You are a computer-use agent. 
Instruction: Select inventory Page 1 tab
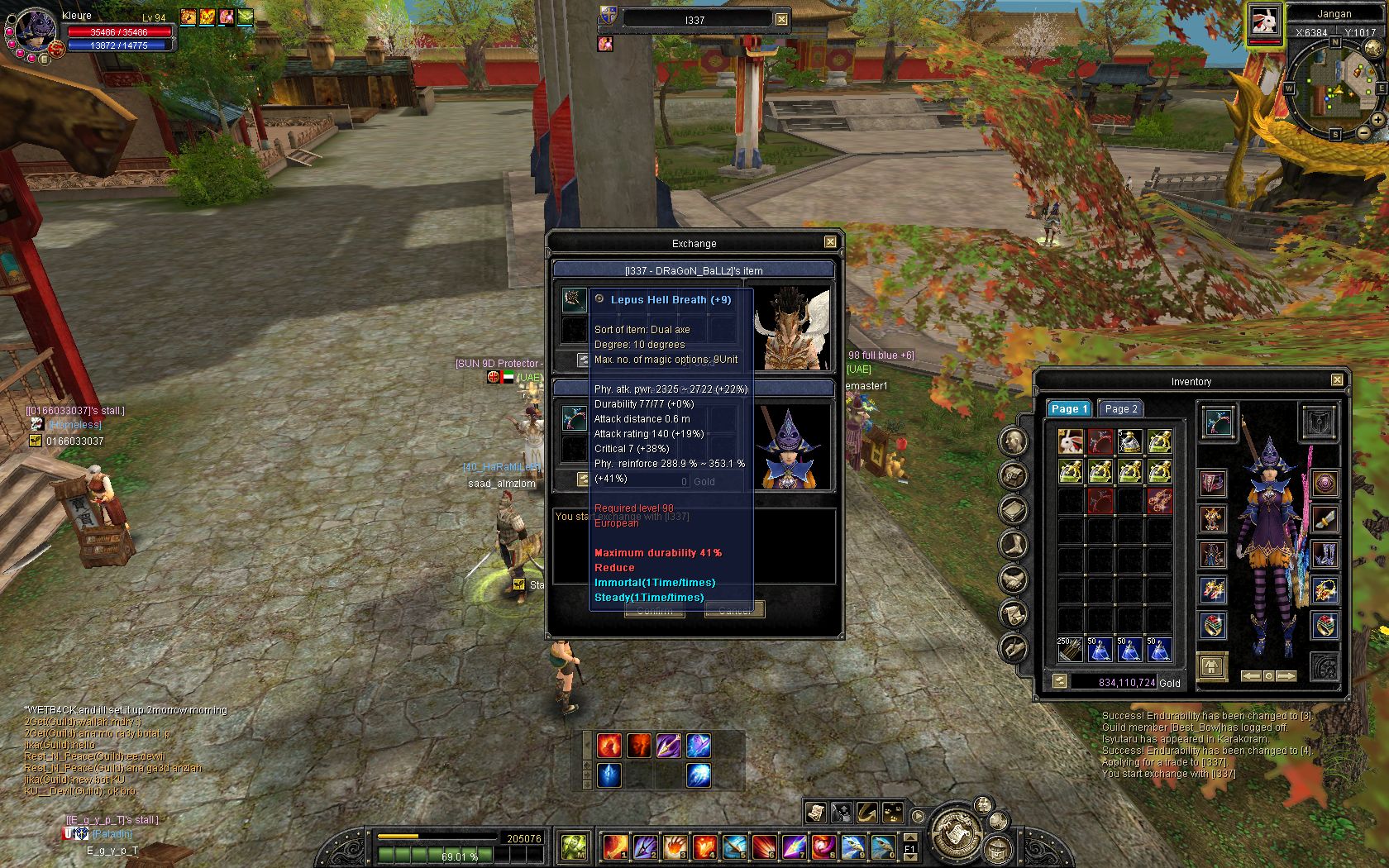pyautogui.click(x=1069, y=408)
